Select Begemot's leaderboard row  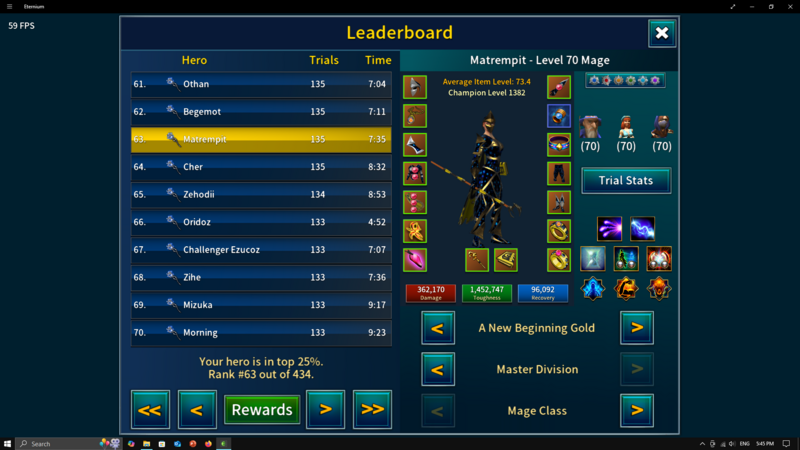click(x=261, y=112)
